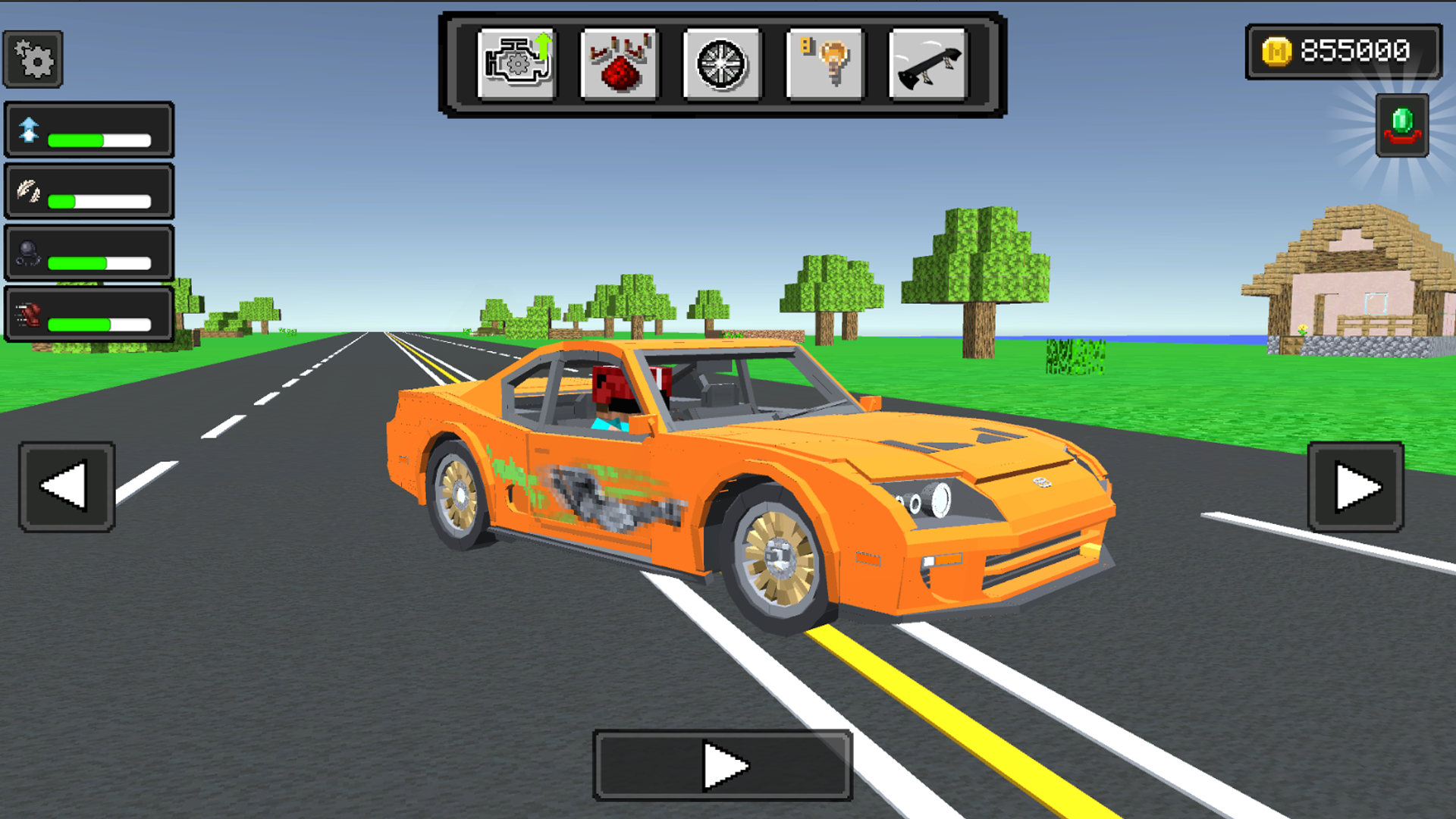Click the 855000 coins counter panel
Image resolution: width=1456 pixels, height=819 pixels.
tap(1346, 52)
